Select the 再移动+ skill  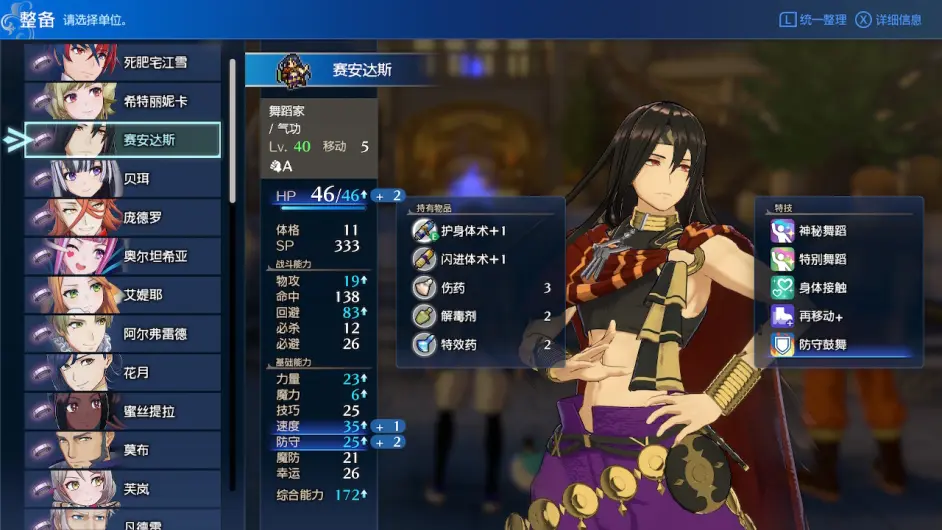coord(838,316)
